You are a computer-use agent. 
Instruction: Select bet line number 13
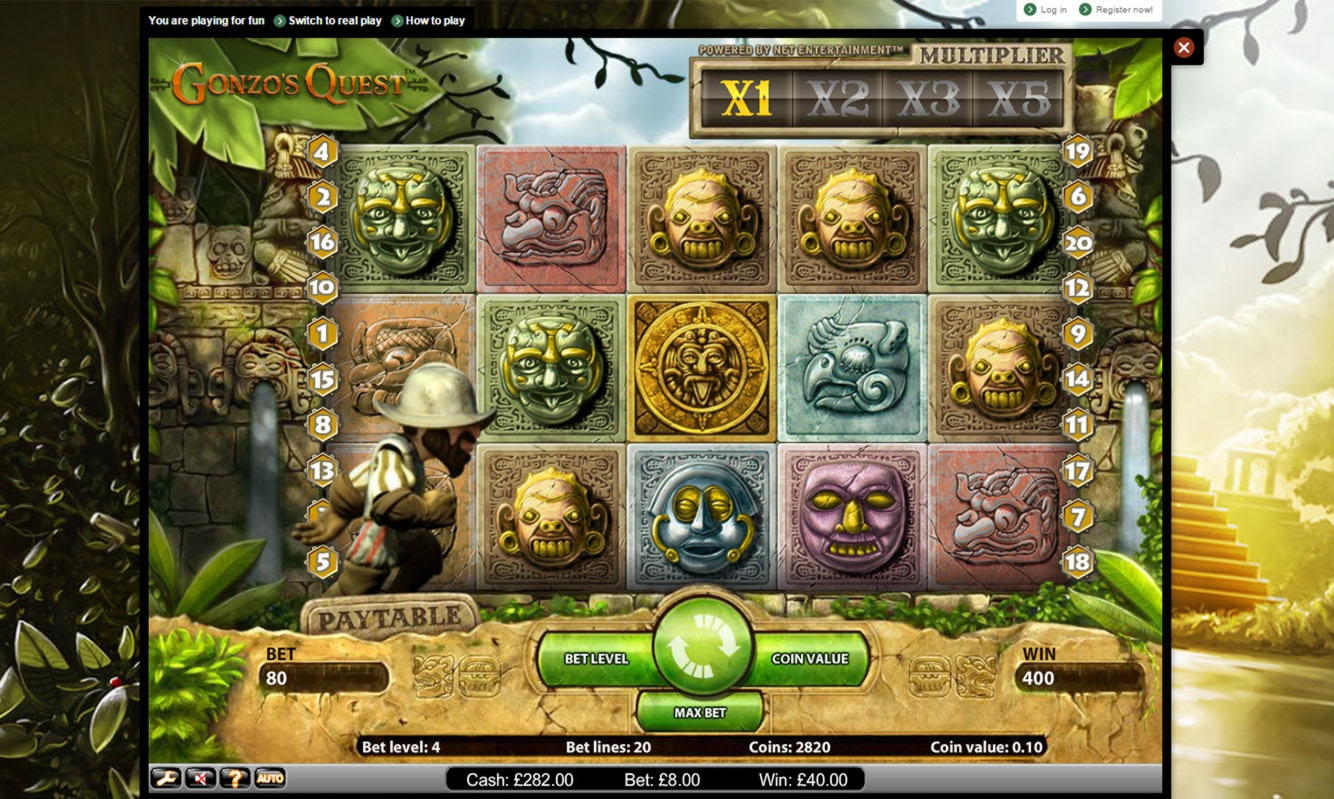pyautogui.click(x=322, y=469)
